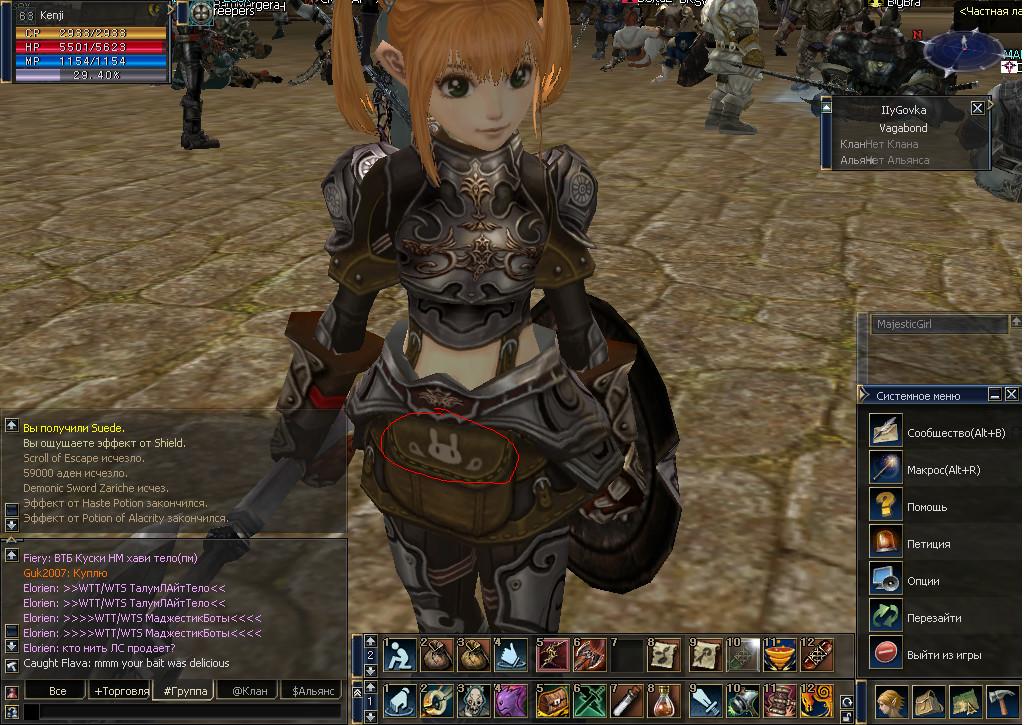Viewport: 1028px width, 725px height.
Task: Select the $Альянс chat tab
Action: coord(313,691)
